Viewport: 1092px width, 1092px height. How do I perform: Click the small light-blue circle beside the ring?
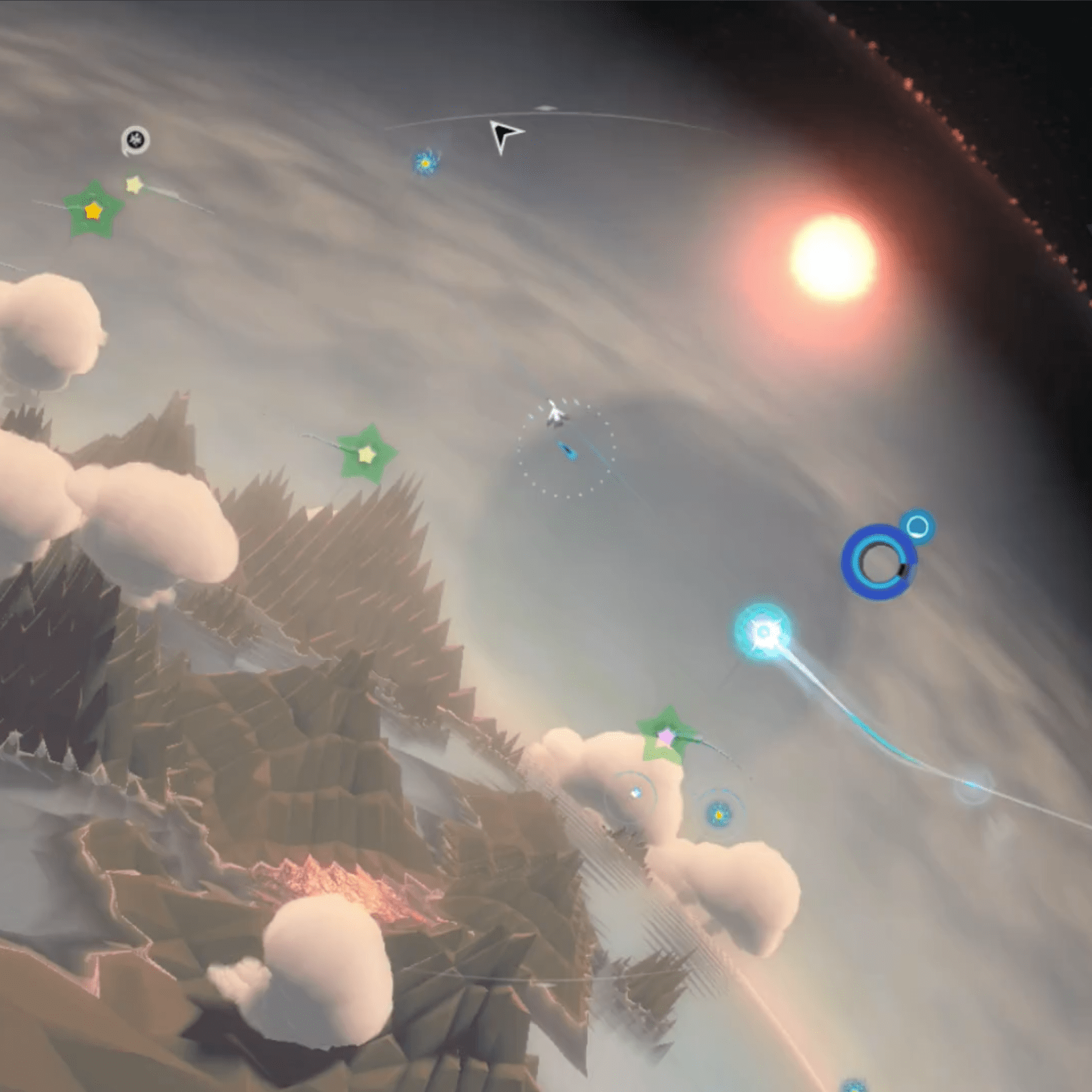point(917,526)
